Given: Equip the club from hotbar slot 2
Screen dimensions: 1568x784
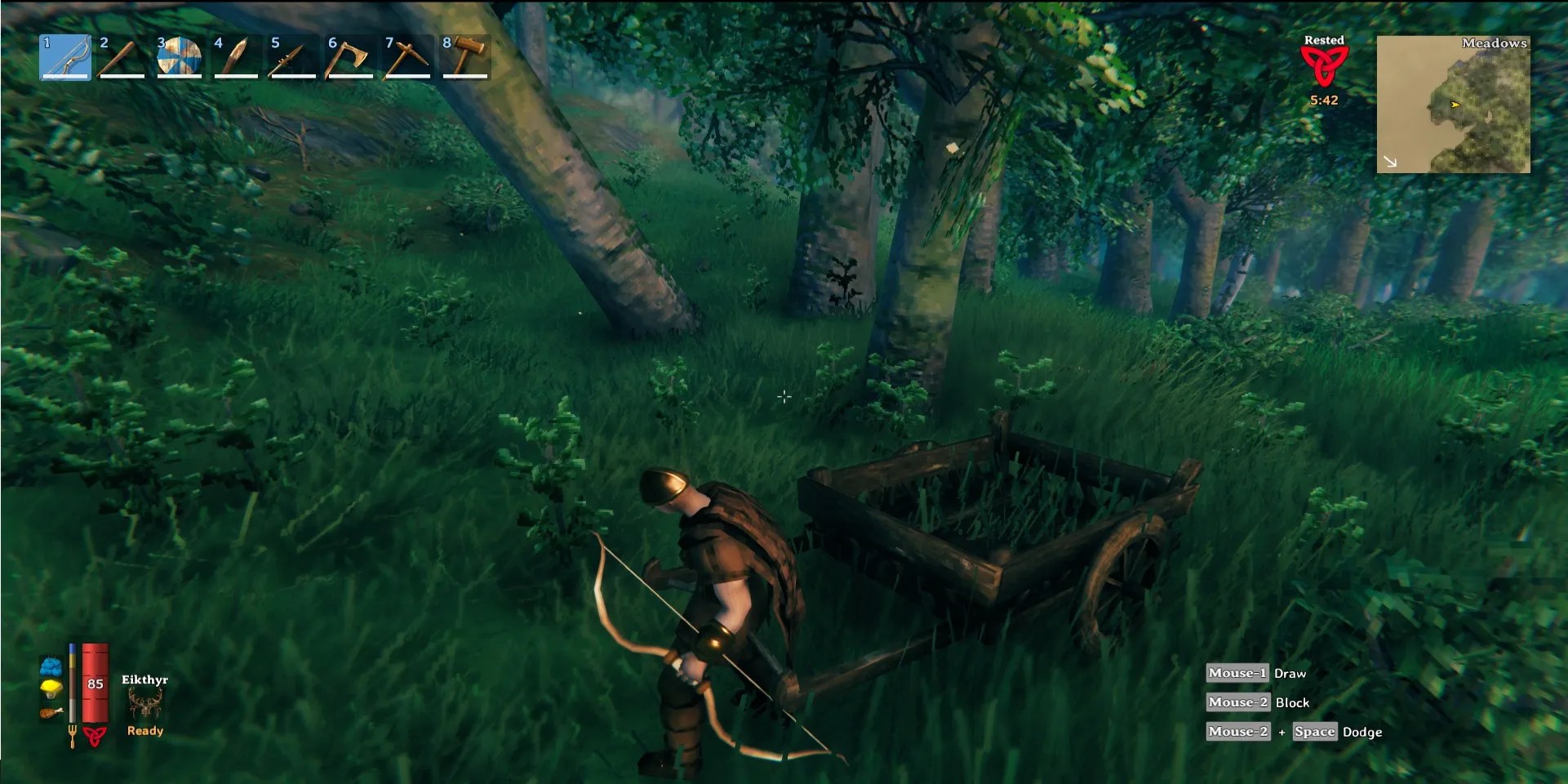Looking at the screenshot, I should point(121,57).
